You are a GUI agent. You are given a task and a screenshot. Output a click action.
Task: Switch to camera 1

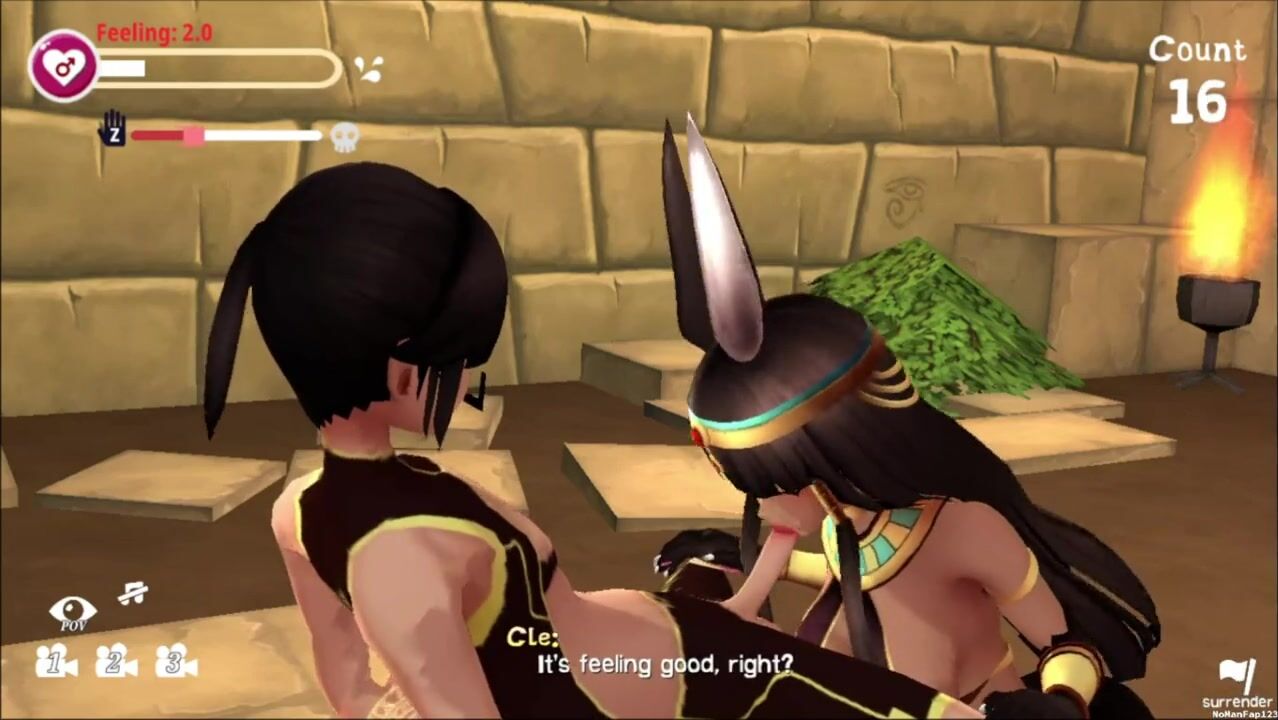(56, 661)
